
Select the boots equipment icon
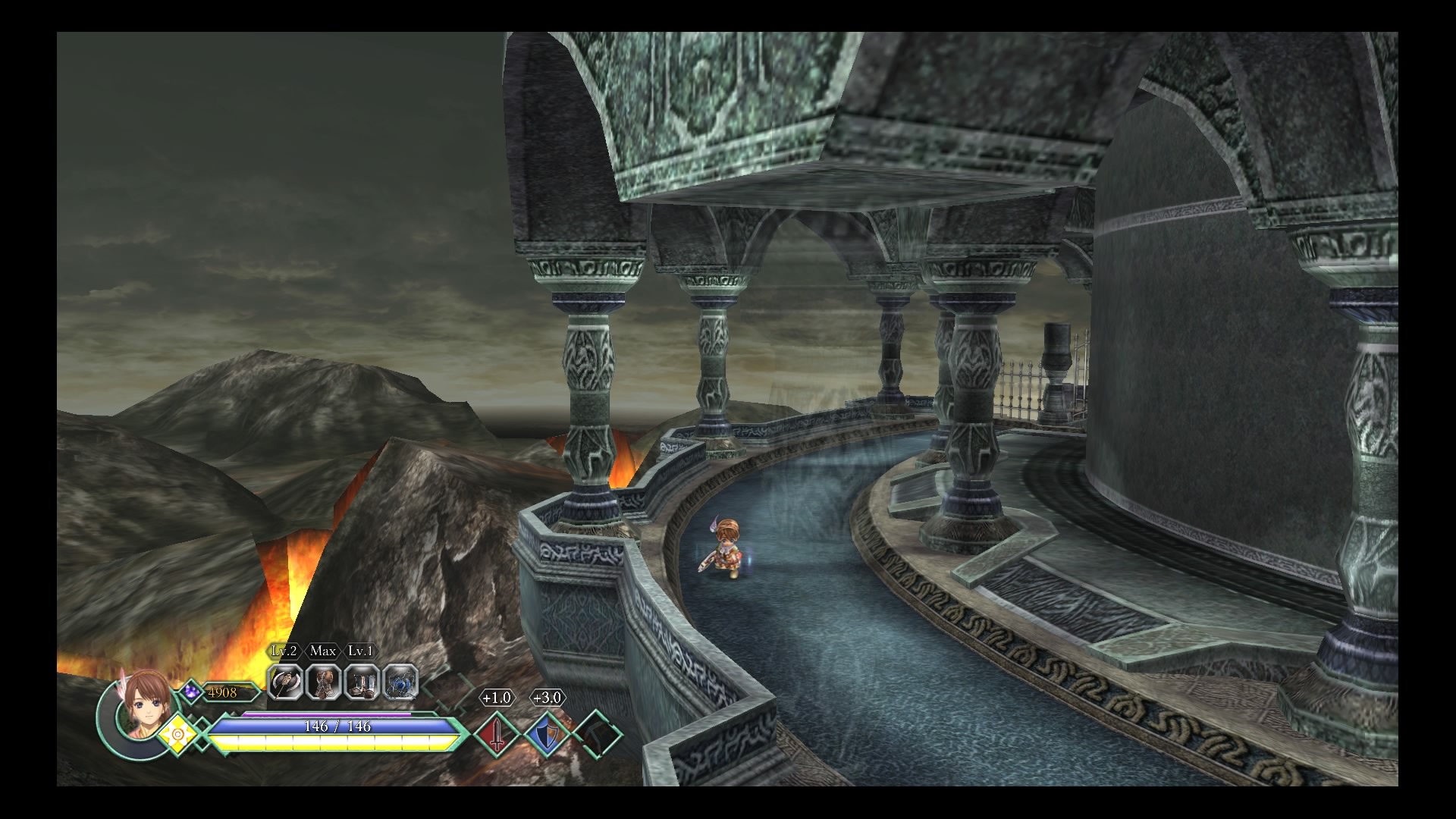click(x=363, y=683)
